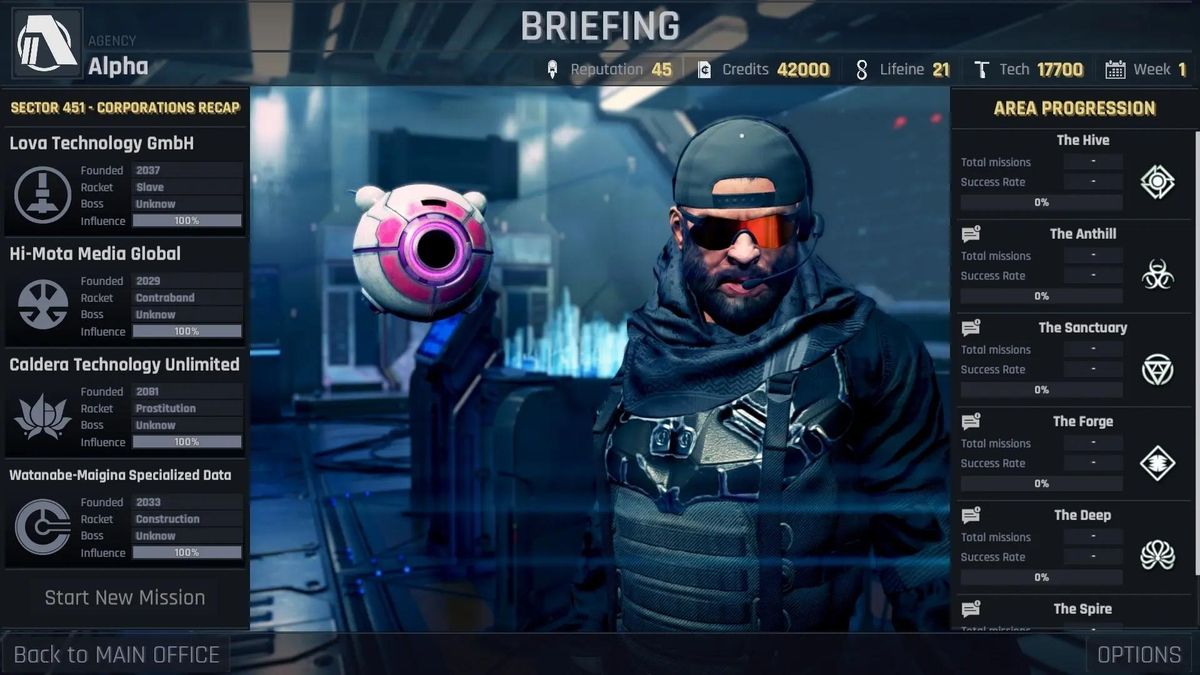Open The Sanctuary area emblem
1200x675 pixels.
[1157, 369]
